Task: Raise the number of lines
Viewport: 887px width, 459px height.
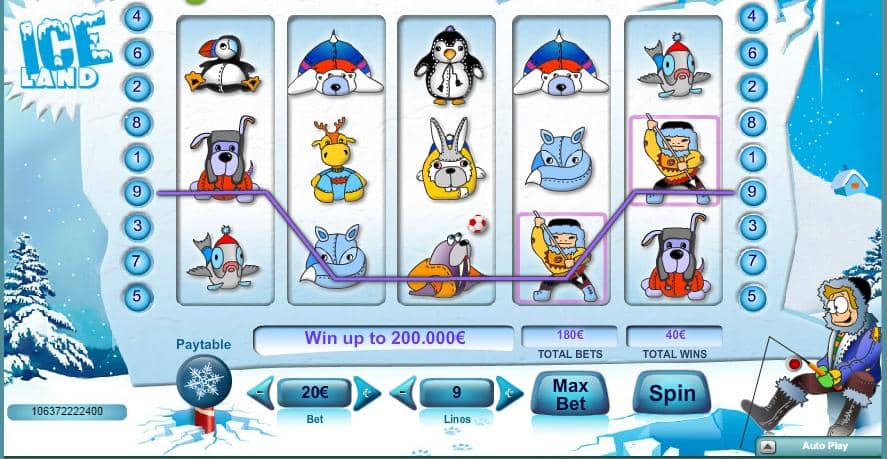Action: (509, 393)
